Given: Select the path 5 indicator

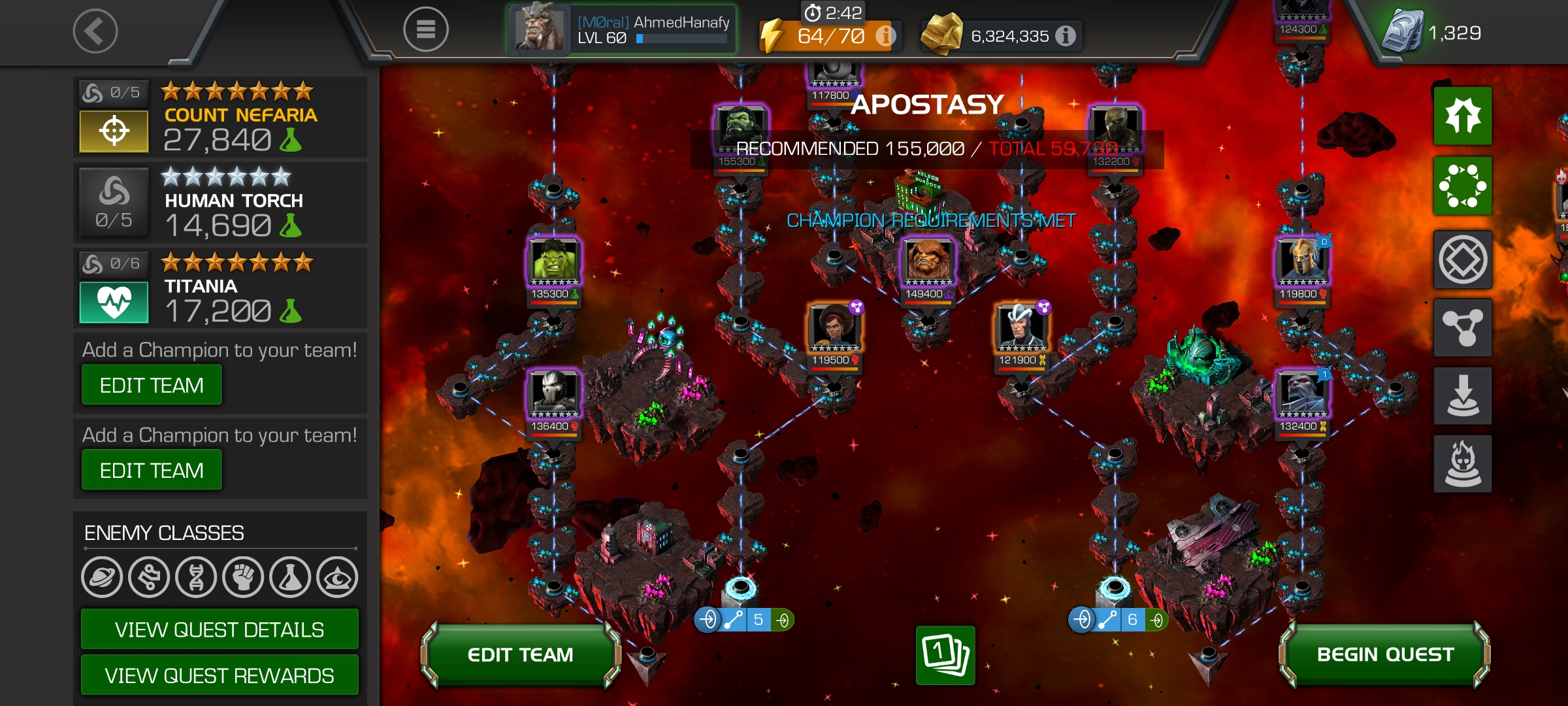Looking at the screenshot, I should [744, 619].
